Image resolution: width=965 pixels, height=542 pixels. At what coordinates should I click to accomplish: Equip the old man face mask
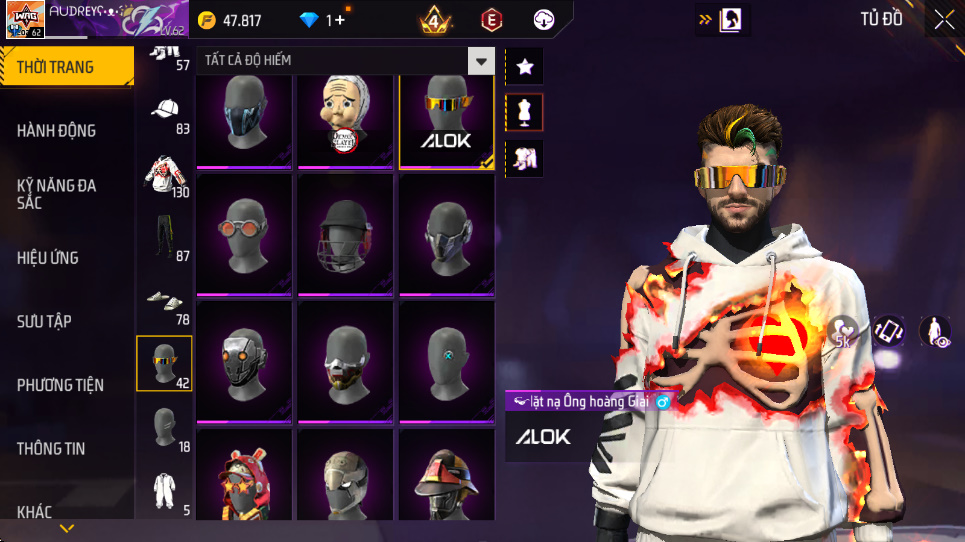345,119
